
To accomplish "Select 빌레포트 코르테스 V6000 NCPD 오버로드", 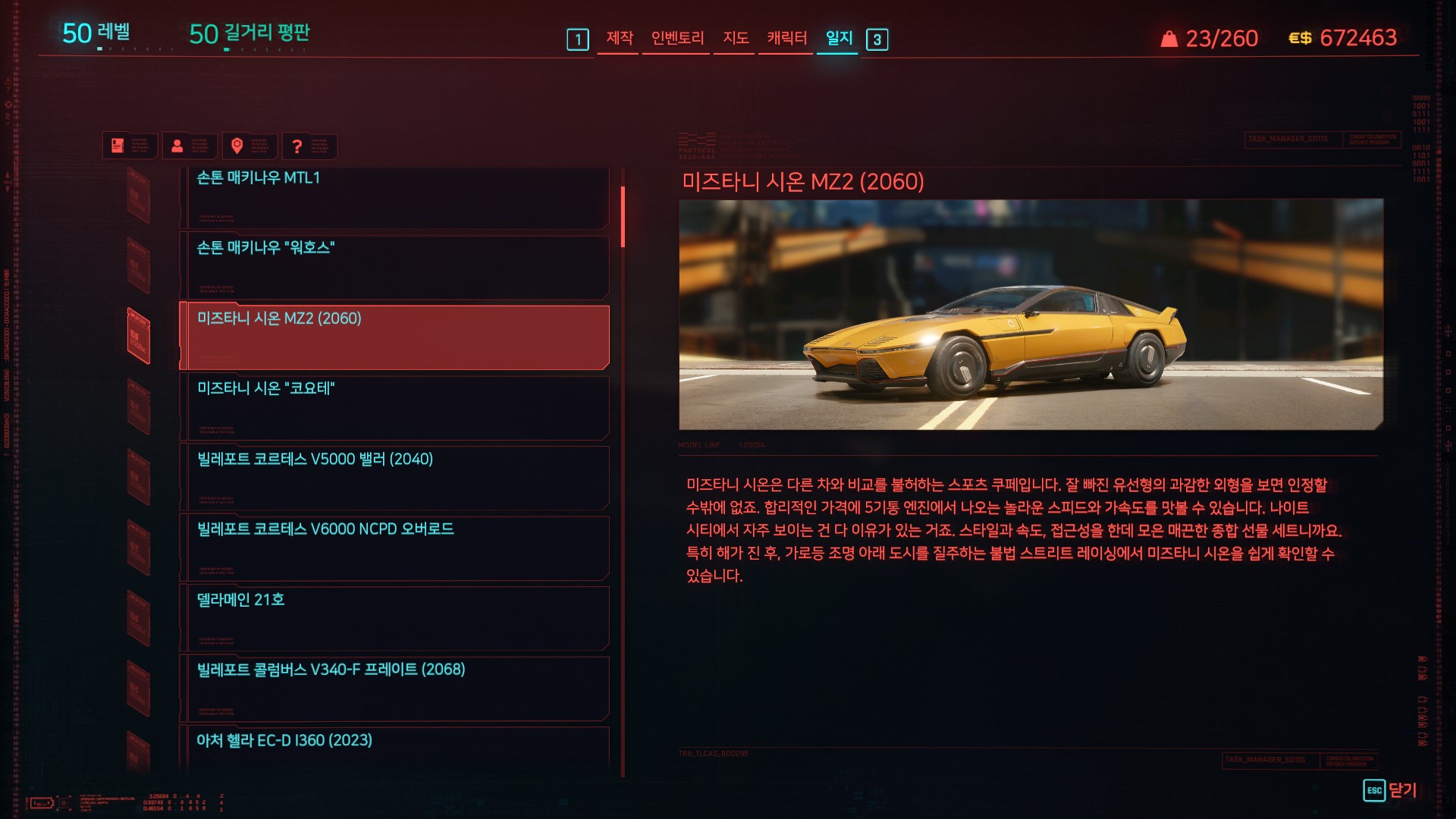I will (x=394, y=548).
